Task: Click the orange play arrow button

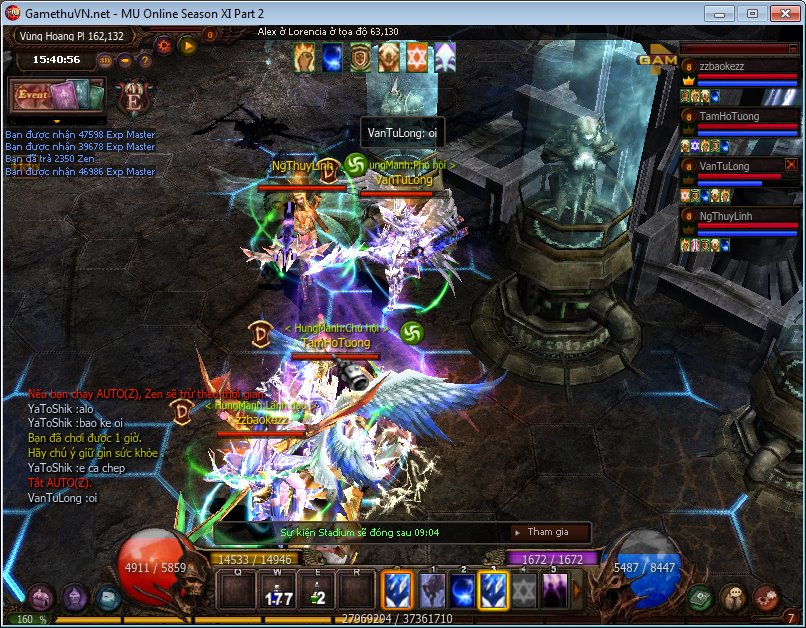Action: (x=187, y=45)
